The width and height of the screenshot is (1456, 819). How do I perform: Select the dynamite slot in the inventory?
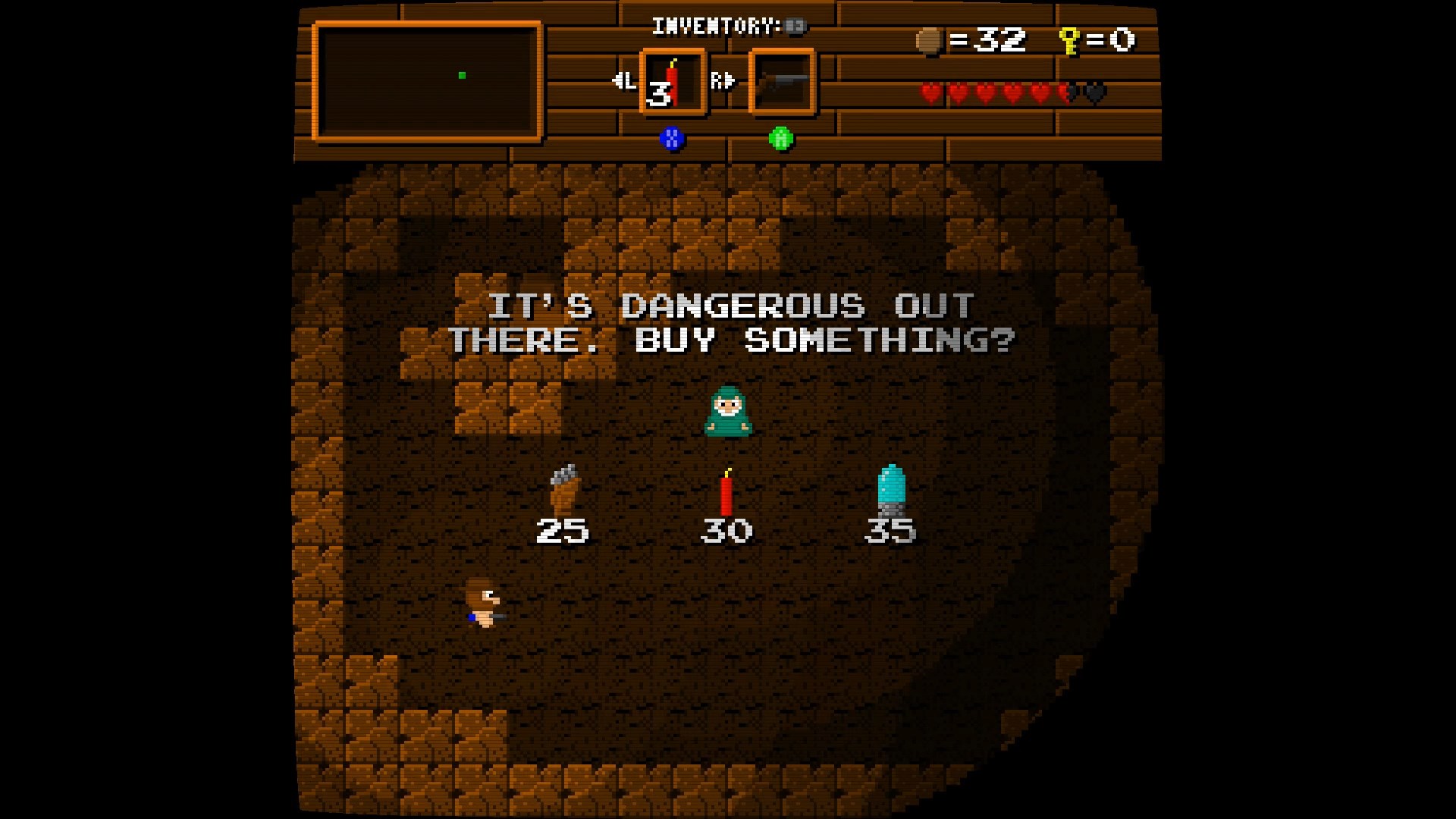(673, 82)
